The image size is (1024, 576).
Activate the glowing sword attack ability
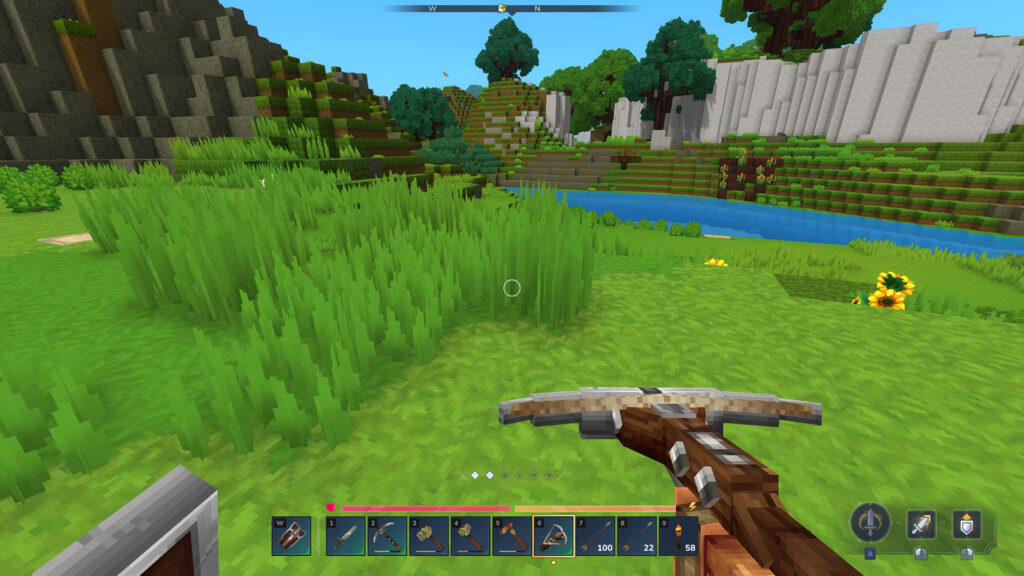(921, 524)
